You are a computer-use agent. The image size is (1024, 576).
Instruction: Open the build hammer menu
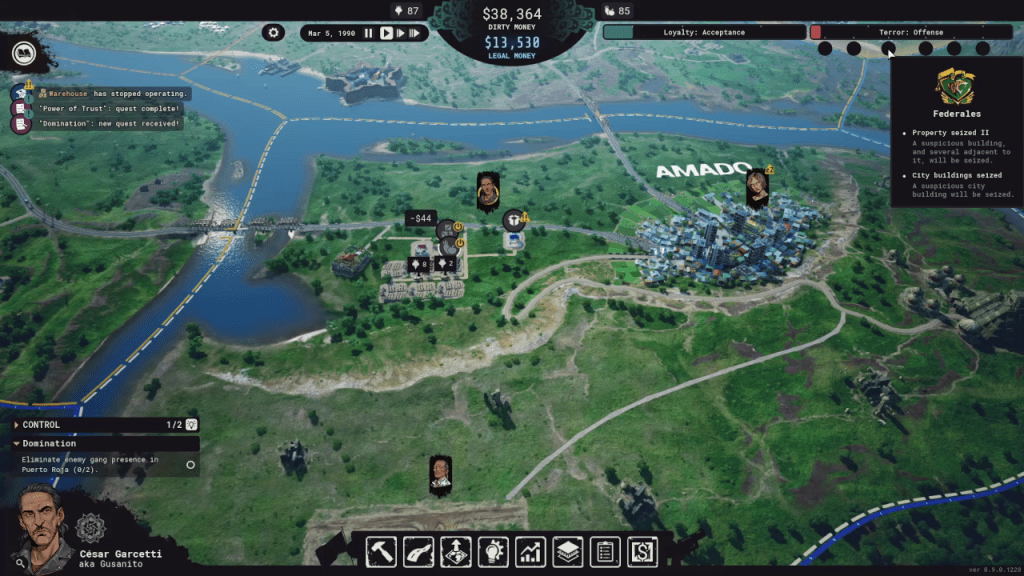(383, 551)
